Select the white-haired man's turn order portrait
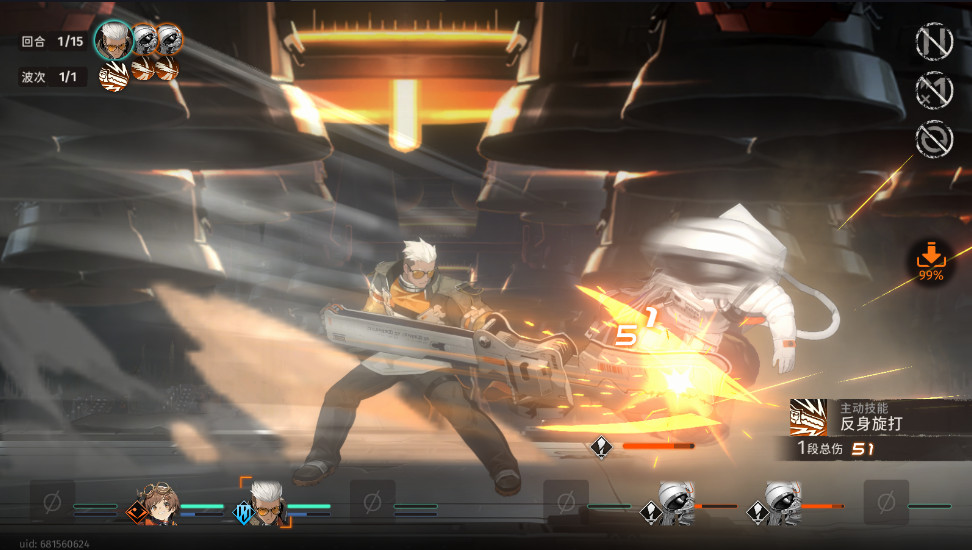This screenshot has width=972, height=550. pos(113,41)
